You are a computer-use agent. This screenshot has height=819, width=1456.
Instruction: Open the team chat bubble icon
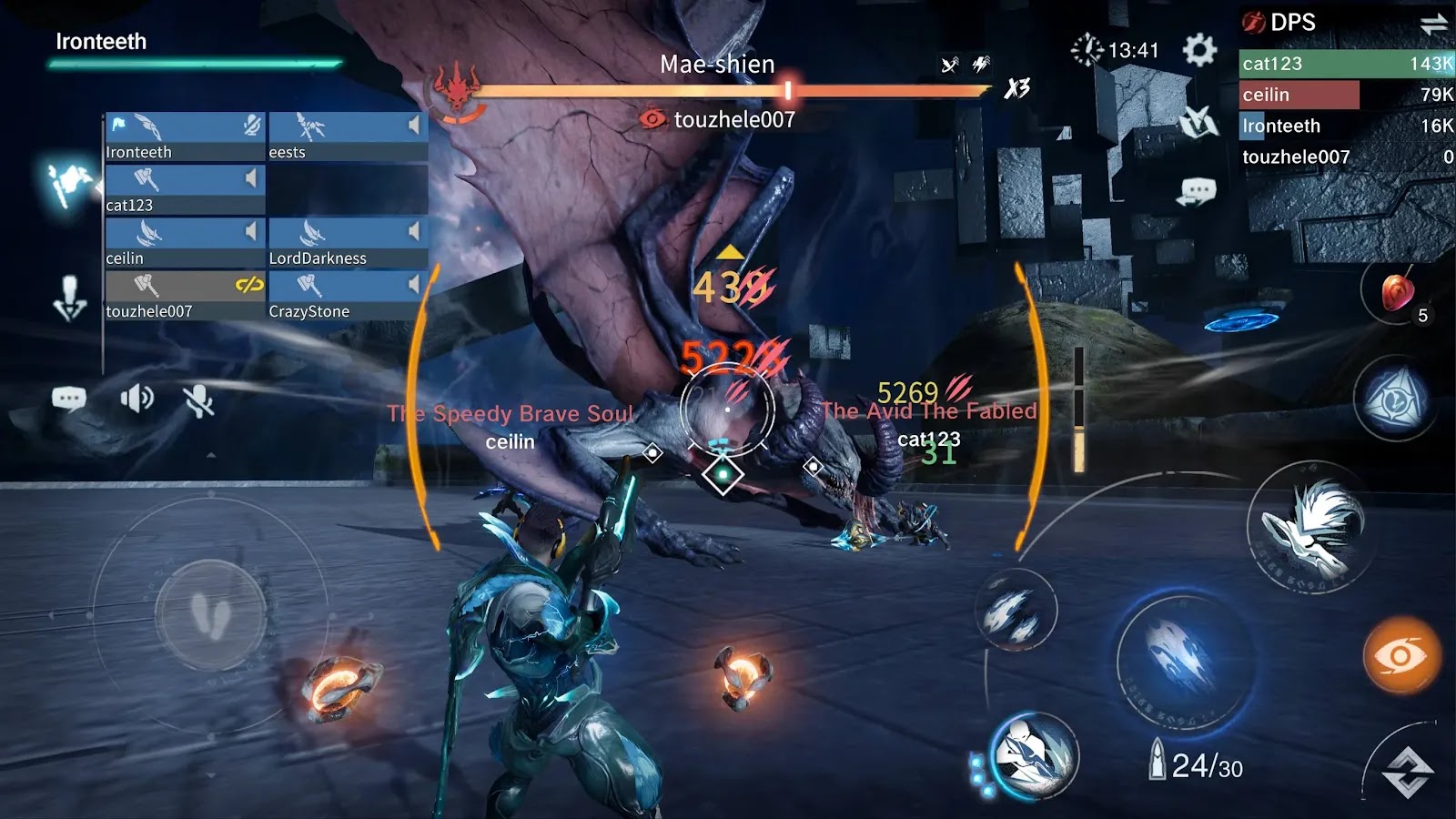click(69, 399)
